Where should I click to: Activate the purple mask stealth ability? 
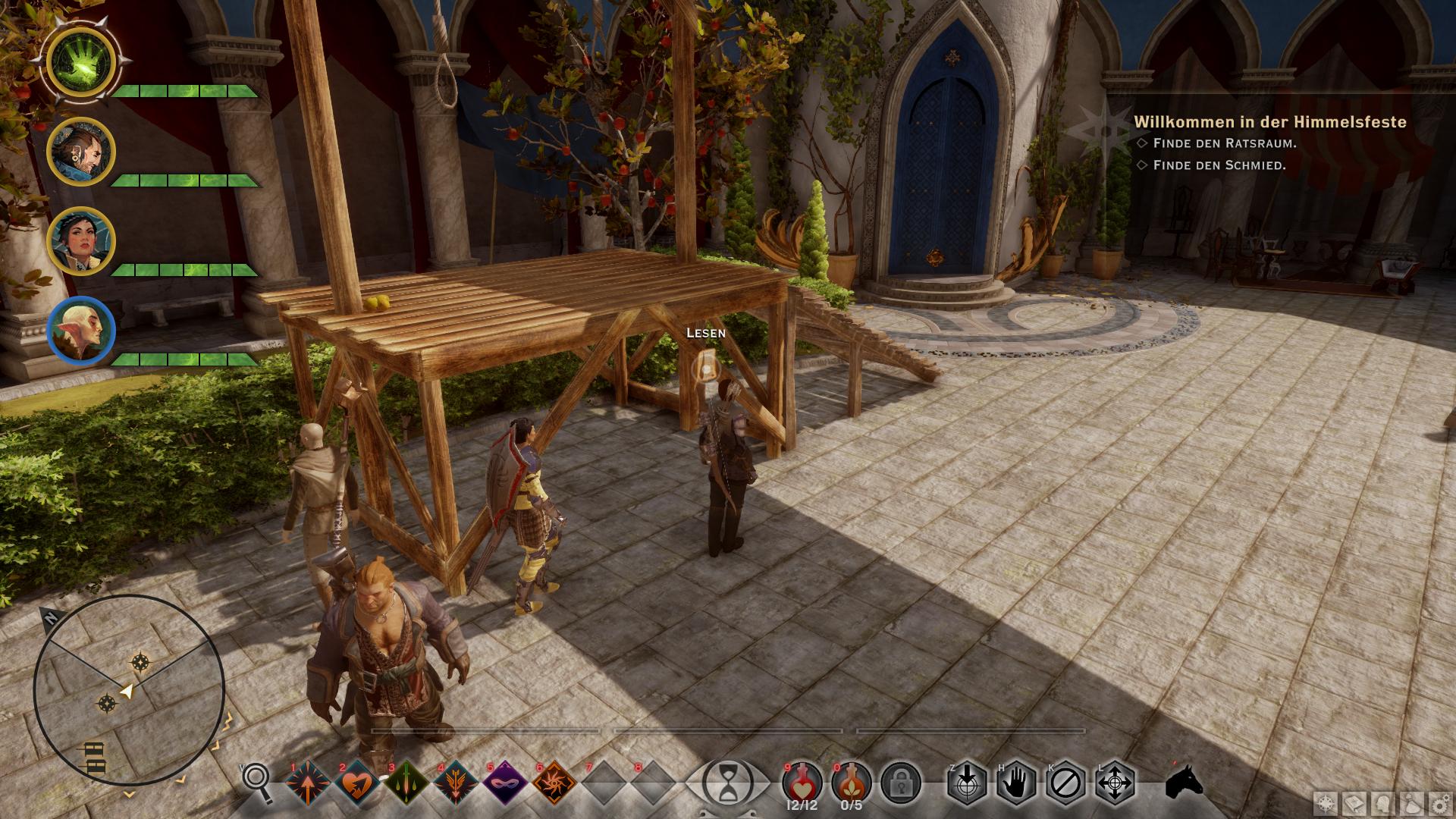click(504, 783)
